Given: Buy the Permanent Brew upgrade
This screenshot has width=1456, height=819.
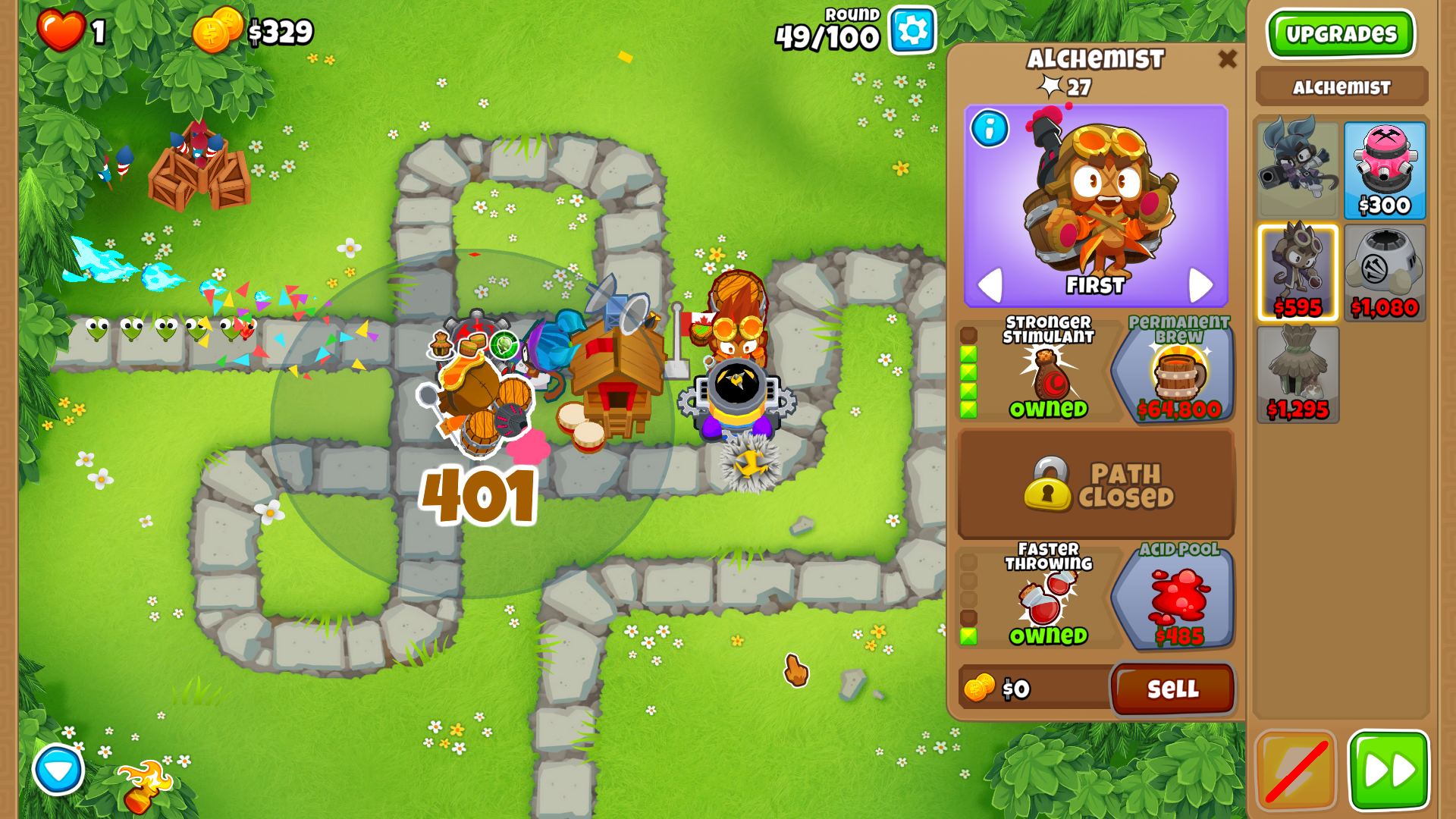Looking at the screenshot, I should click(x=1174, y=370).
